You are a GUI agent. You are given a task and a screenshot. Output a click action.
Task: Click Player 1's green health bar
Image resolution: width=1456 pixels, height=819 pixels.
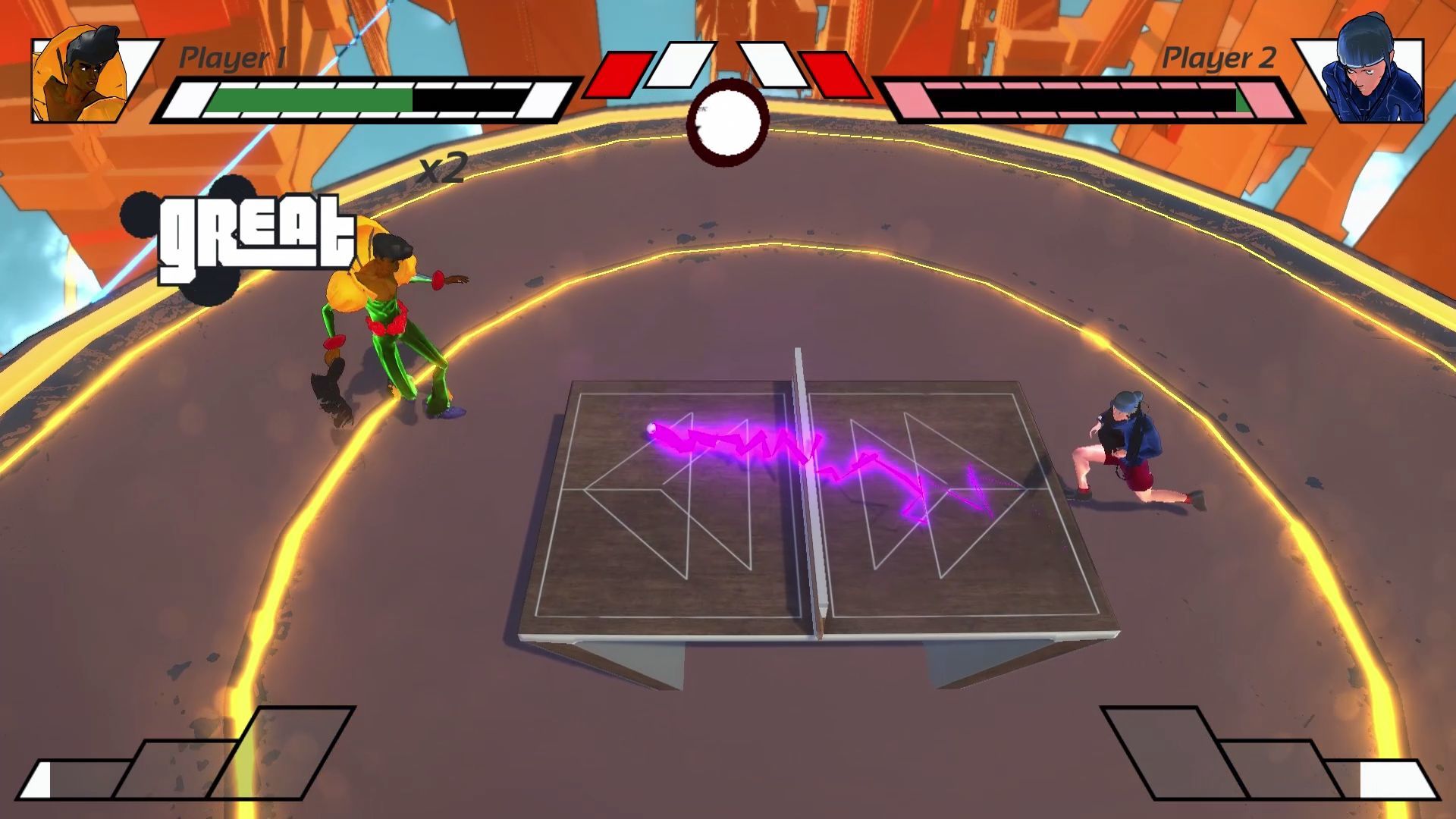311,99
